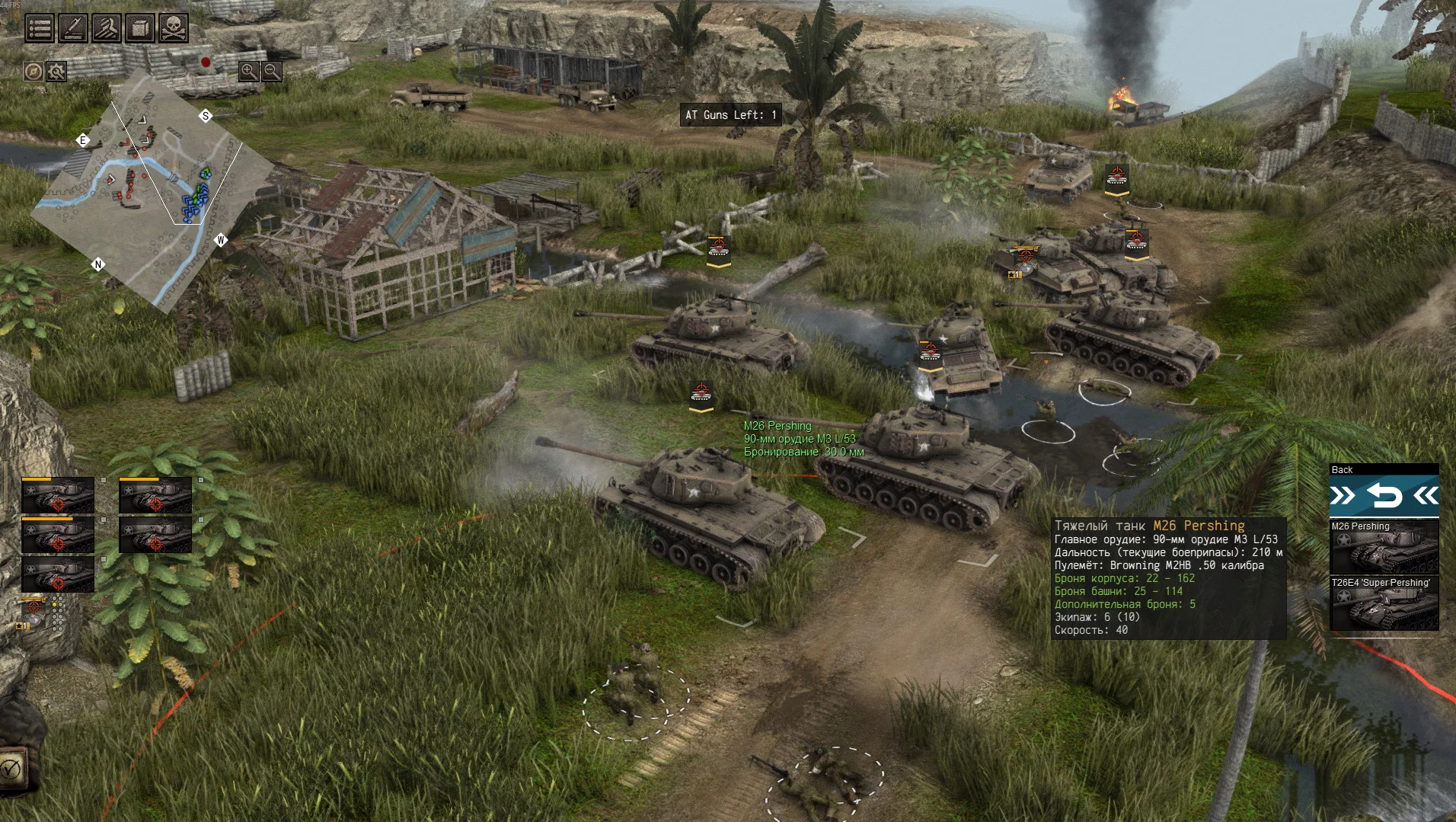The width and height of the screenshot is (1456, 822).
Task: Choose the T26E4 'Super Pershing' card
Action: (1384, 603)
